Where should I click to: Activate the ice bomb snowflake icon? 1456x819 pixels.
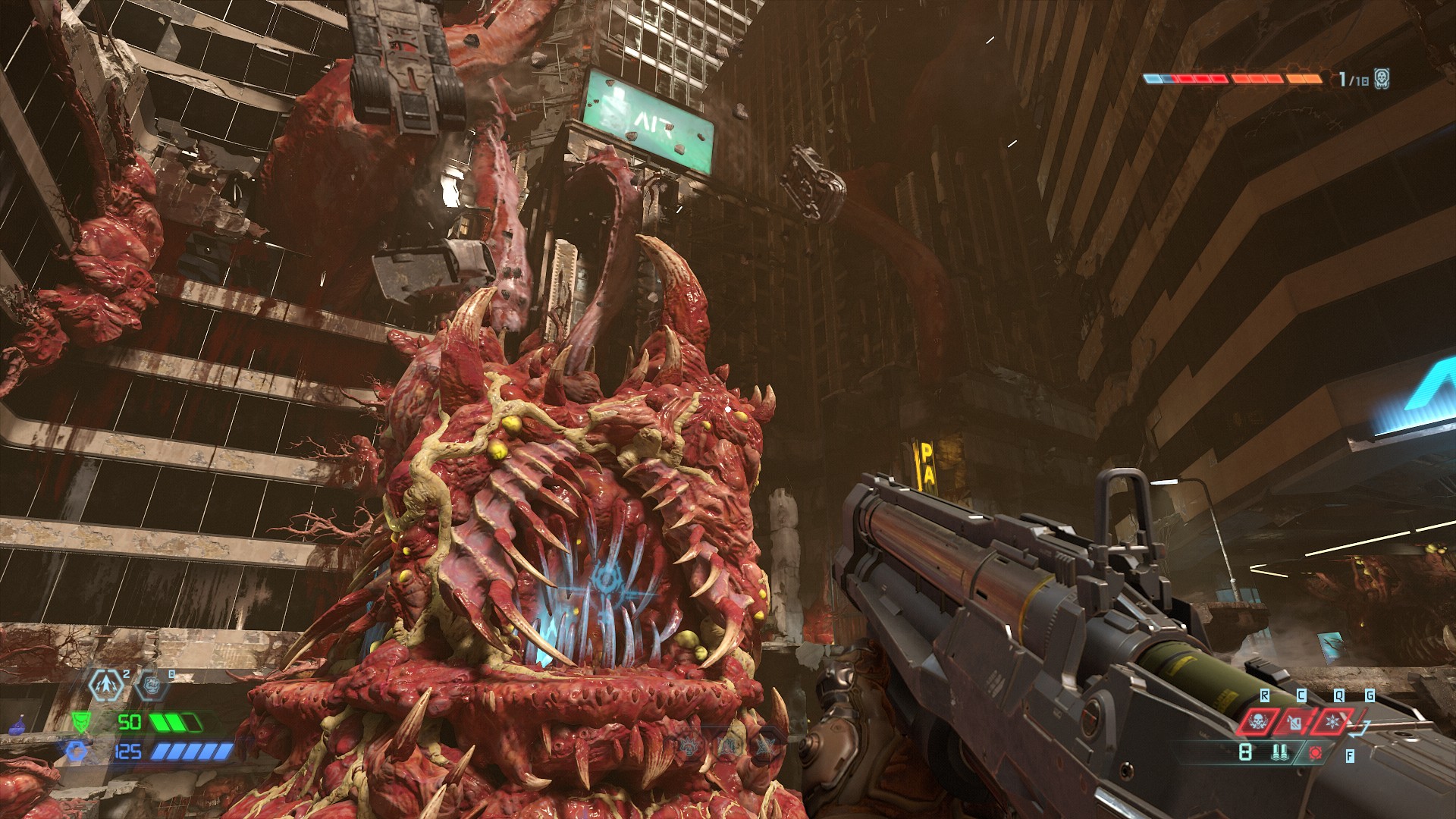coord(1333,721)
